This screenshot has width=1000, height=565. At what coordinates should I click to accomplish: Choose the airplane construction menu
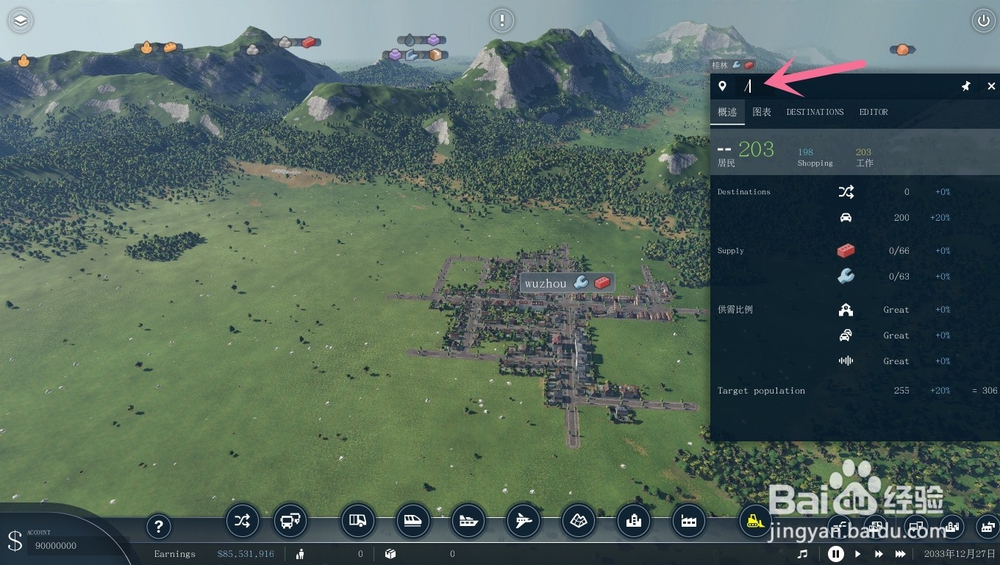(x=523, y=520)
